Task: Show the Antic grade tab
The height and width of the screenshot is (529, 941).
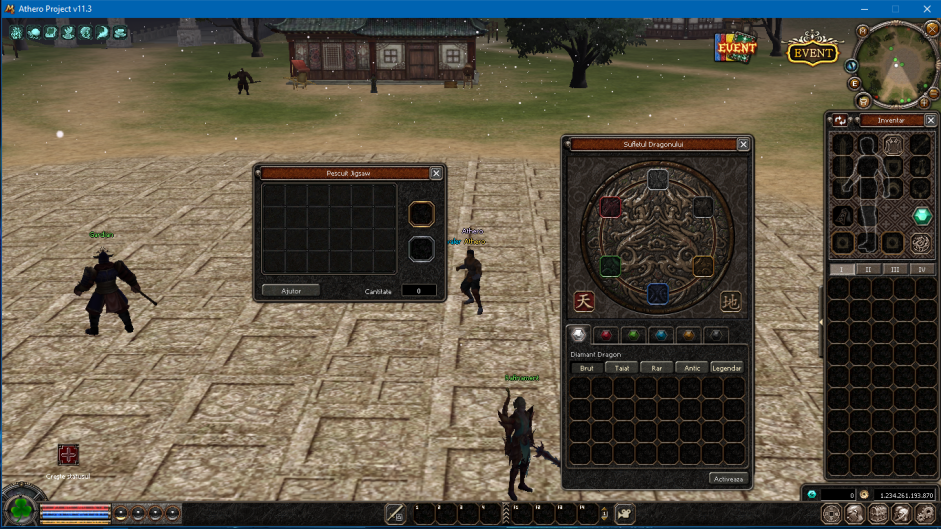Action: 691,368
